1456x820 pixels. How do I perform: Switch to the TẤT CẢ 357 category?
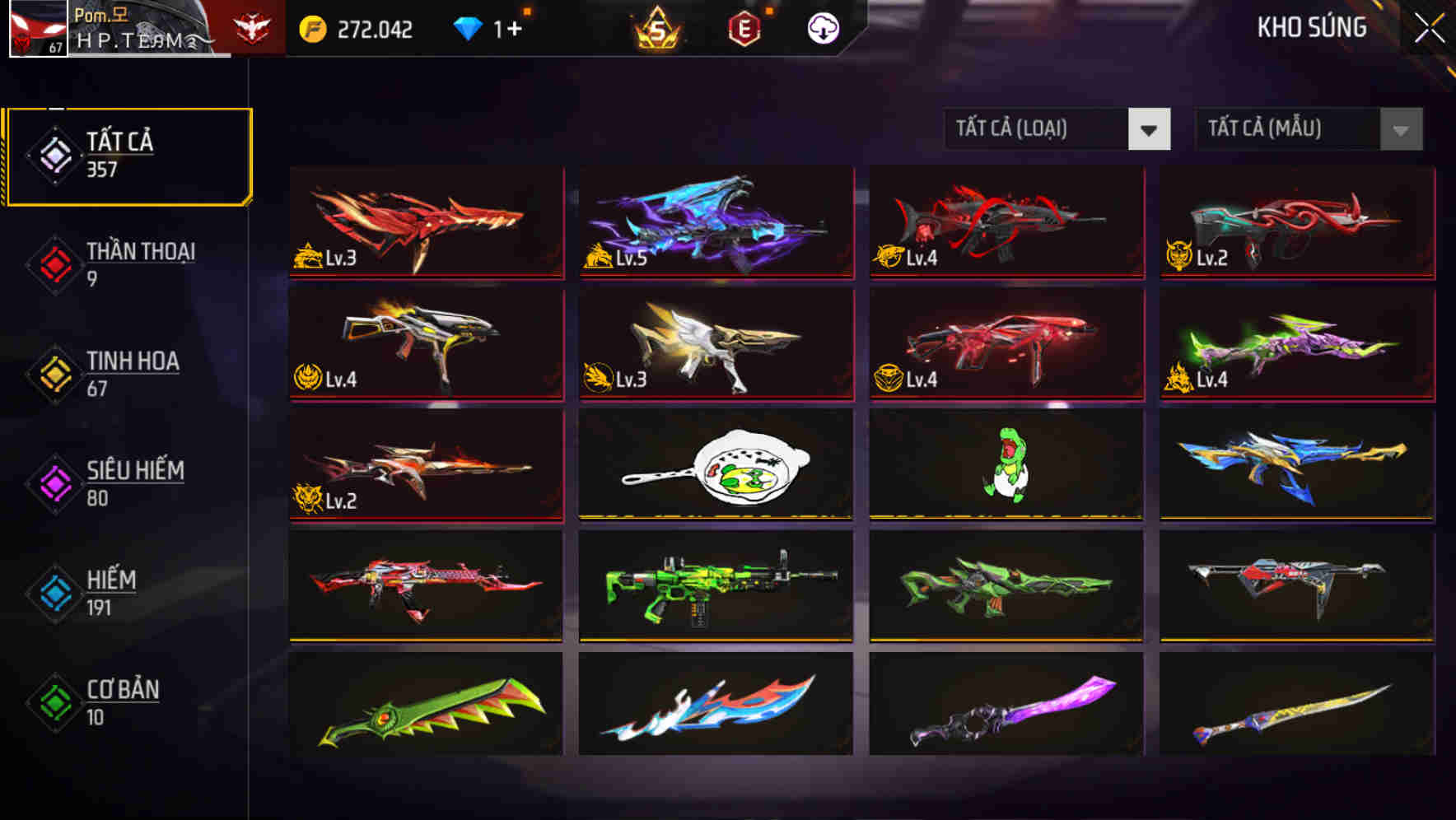128,152
